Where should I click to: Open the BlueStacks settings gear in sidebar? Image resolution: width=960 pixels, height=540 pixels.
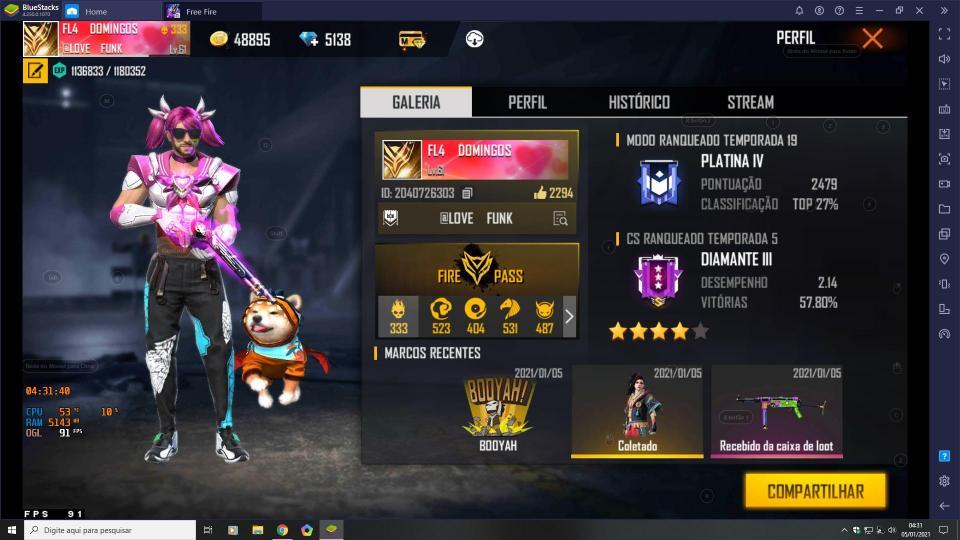click(x=944, y=481)
